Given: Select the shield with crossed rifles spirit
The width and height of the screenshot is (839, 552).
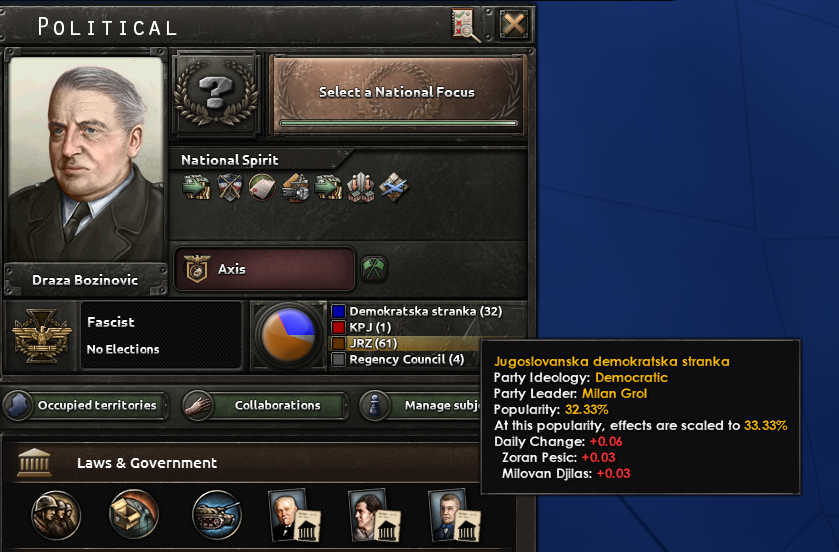Looking at the screenshot, I should (x=230, y=187).
